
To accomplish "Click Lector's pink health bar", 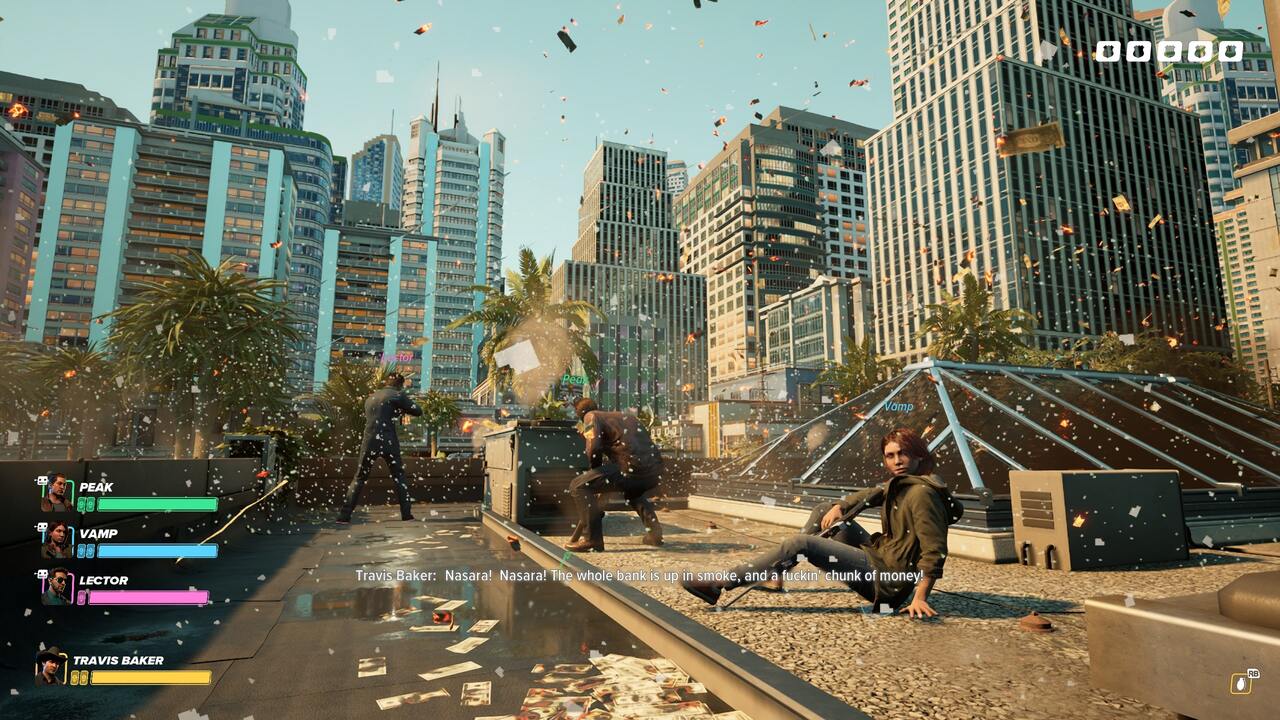I will pyautogui.click(x=148, y=596).
